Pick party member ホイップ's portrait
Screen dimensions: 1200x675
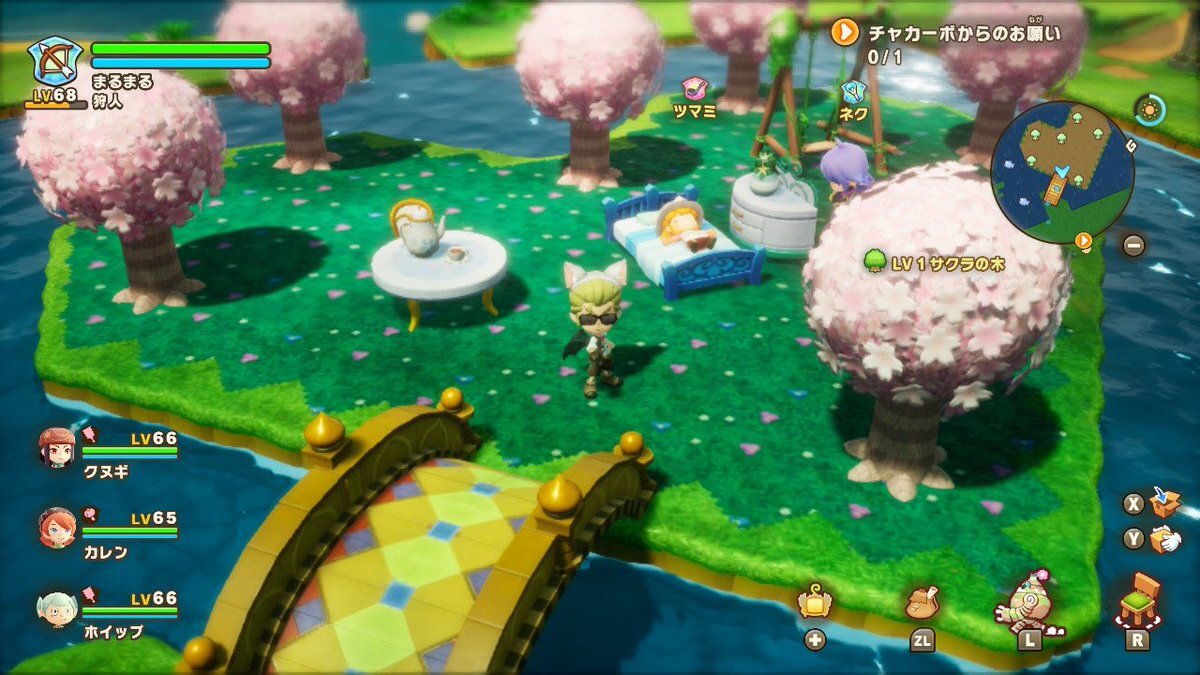(x=57, y=607)
